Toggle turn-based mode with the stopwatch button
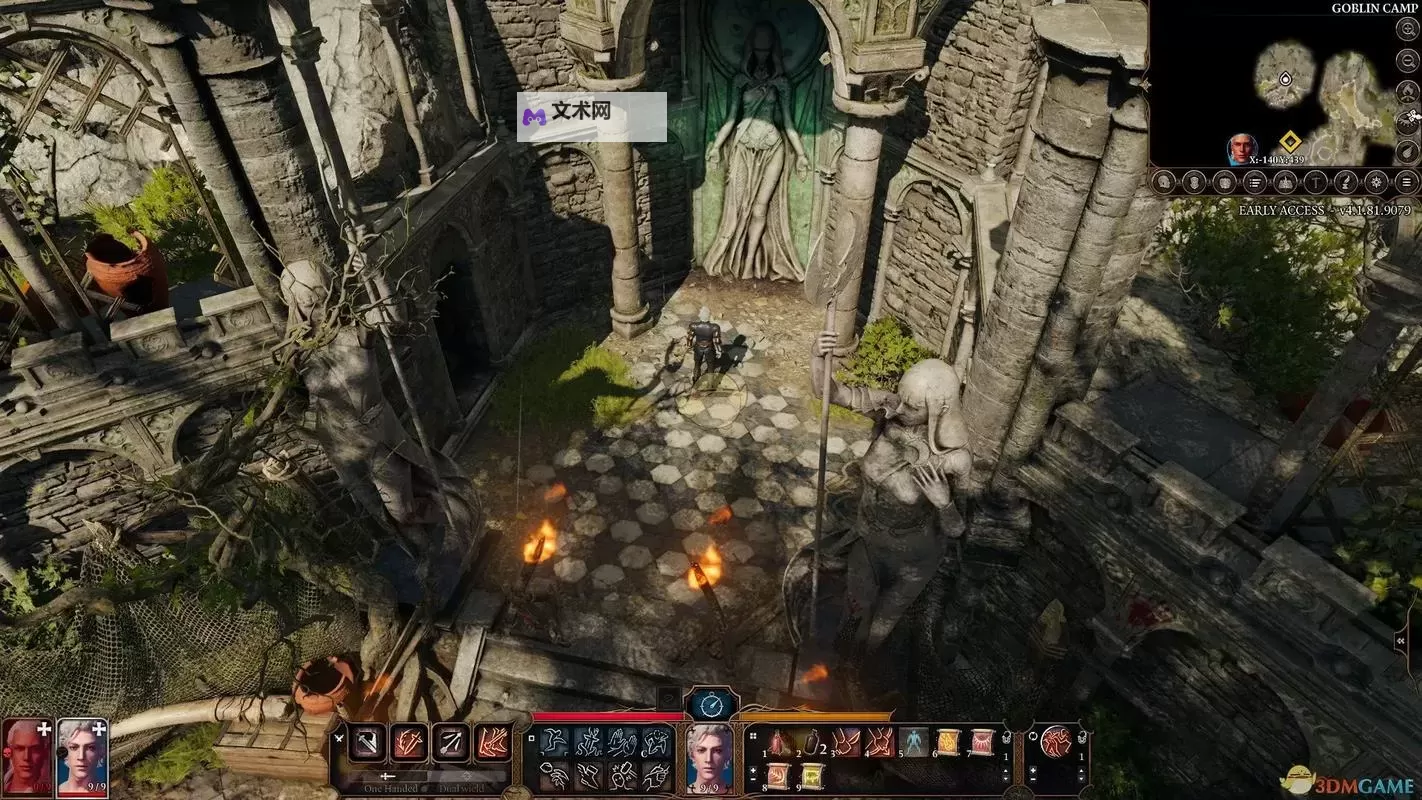This screenshot has width=1422, height=800. [711, 706]
